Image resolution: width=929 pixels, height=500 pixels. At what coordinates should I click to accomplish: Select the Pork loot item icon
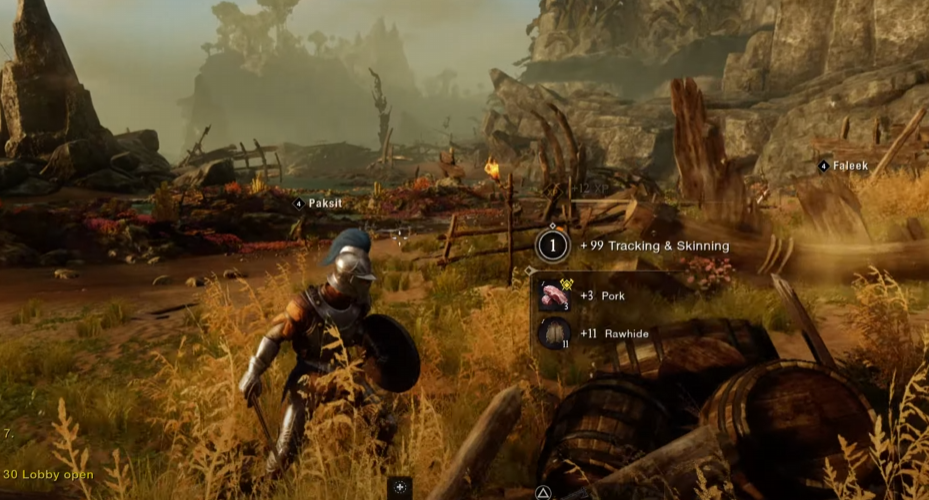(x=554, y=295)
